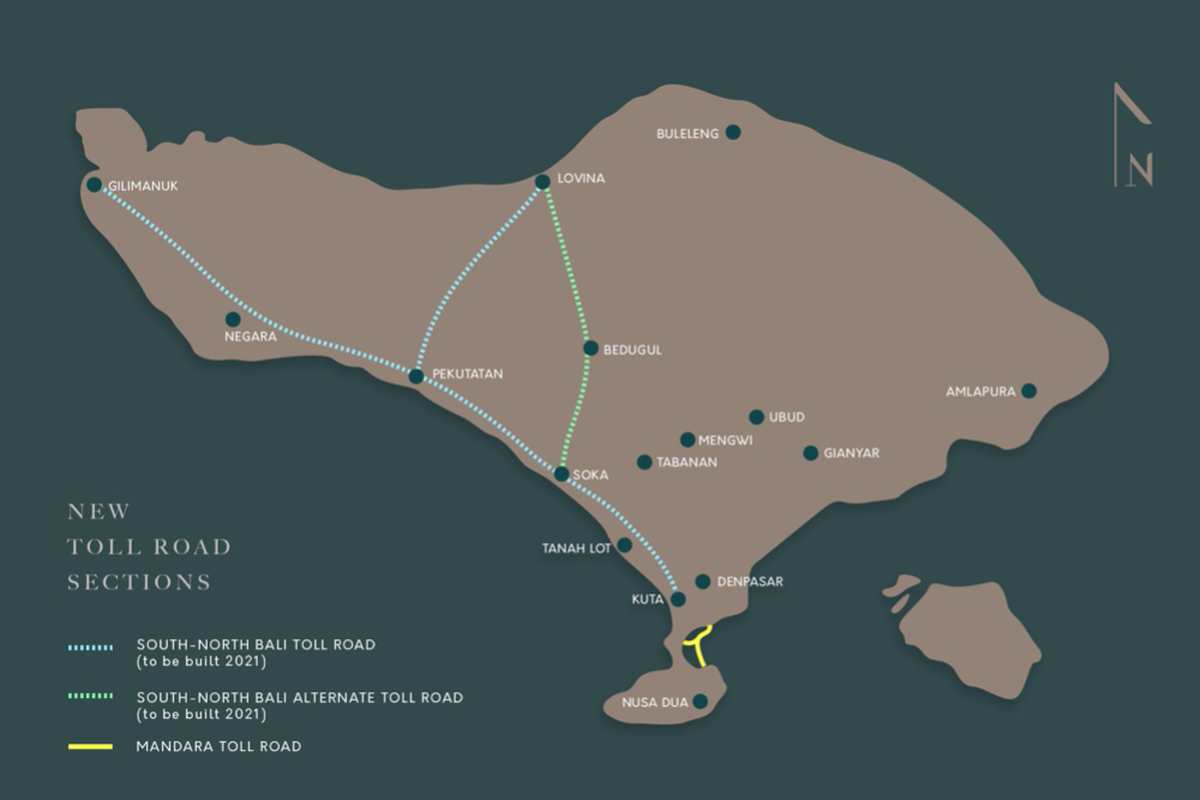Select the Tanah Lot marker
Viewport: 1200px width, 800px height.
coord(625,545)
